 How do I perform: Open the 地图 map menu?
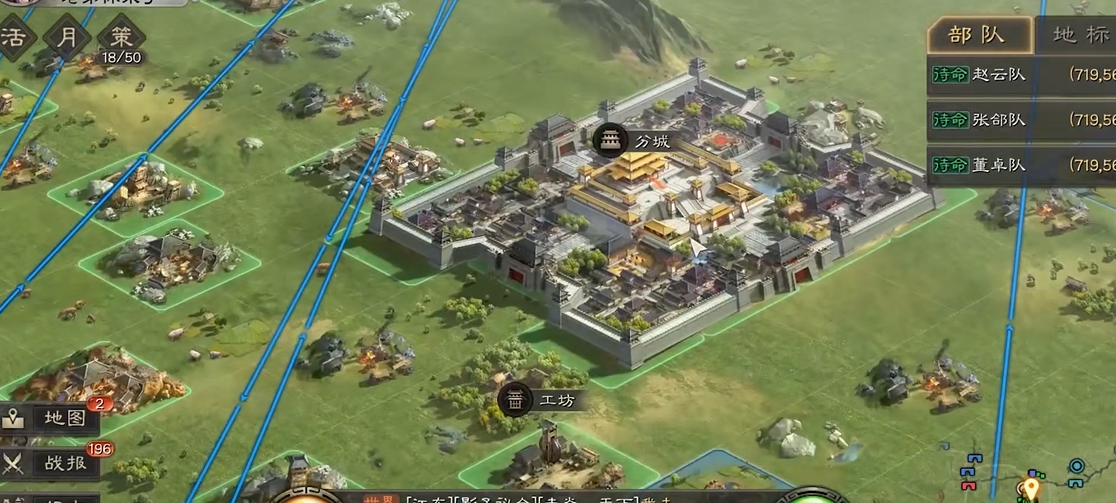[52, 418]
